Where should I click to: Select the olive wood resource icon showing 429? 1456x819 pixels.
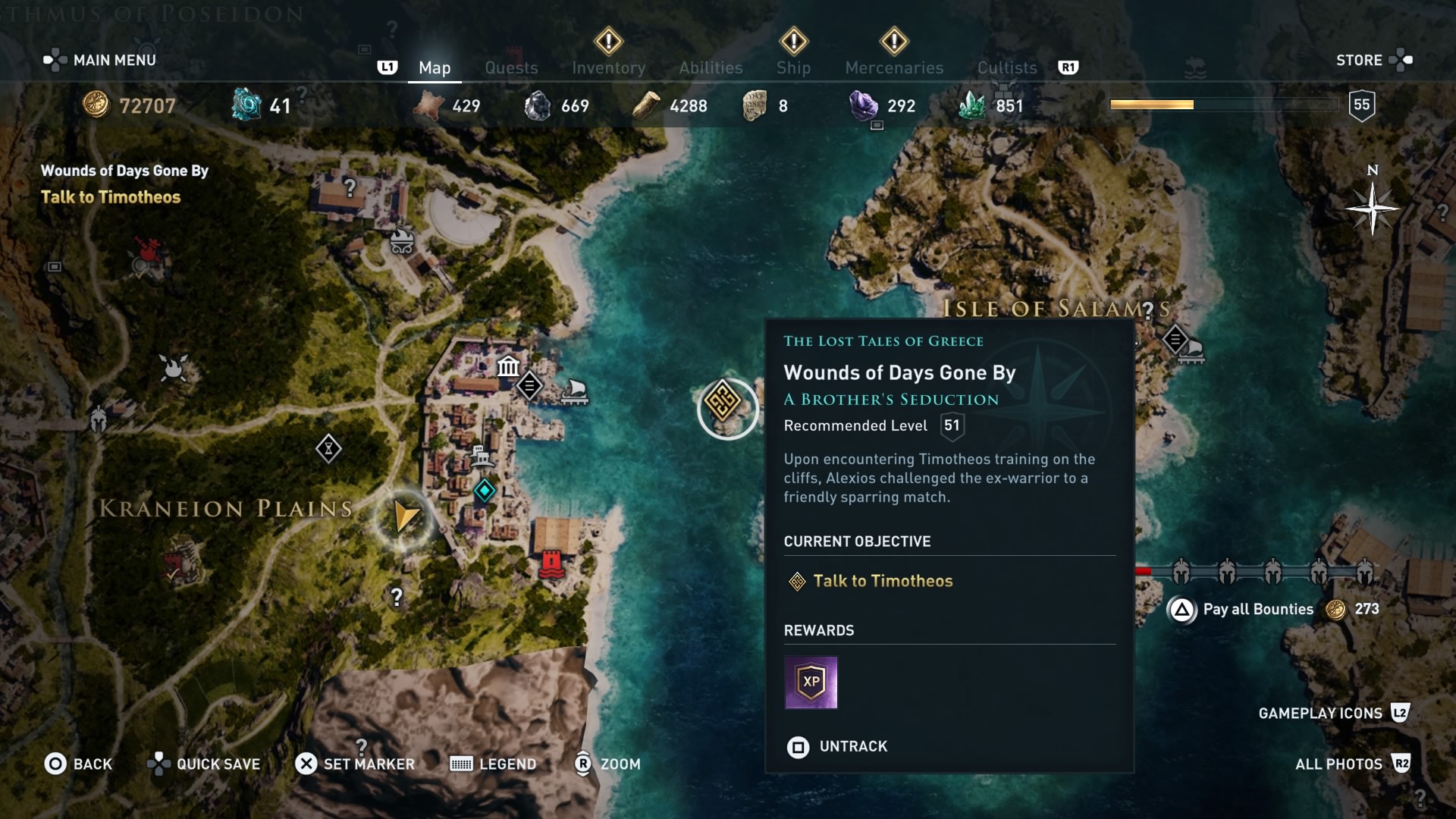427,105
